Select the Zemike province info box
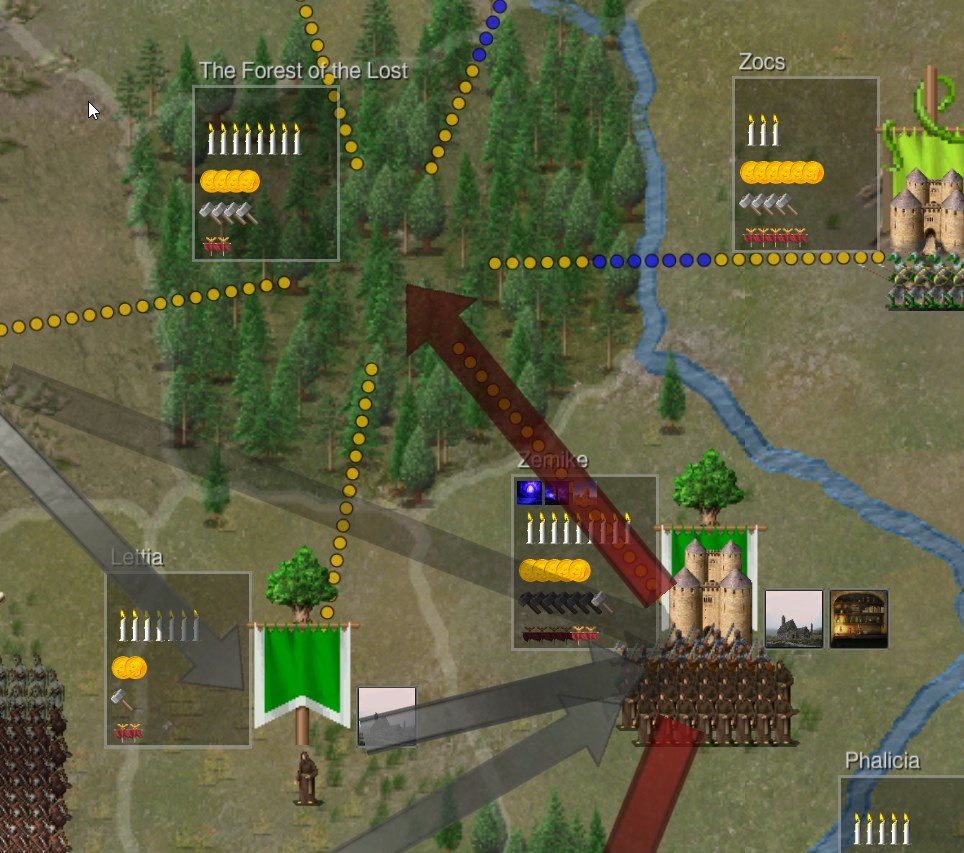This screenshot has height=853, width=964. point(585,562)
